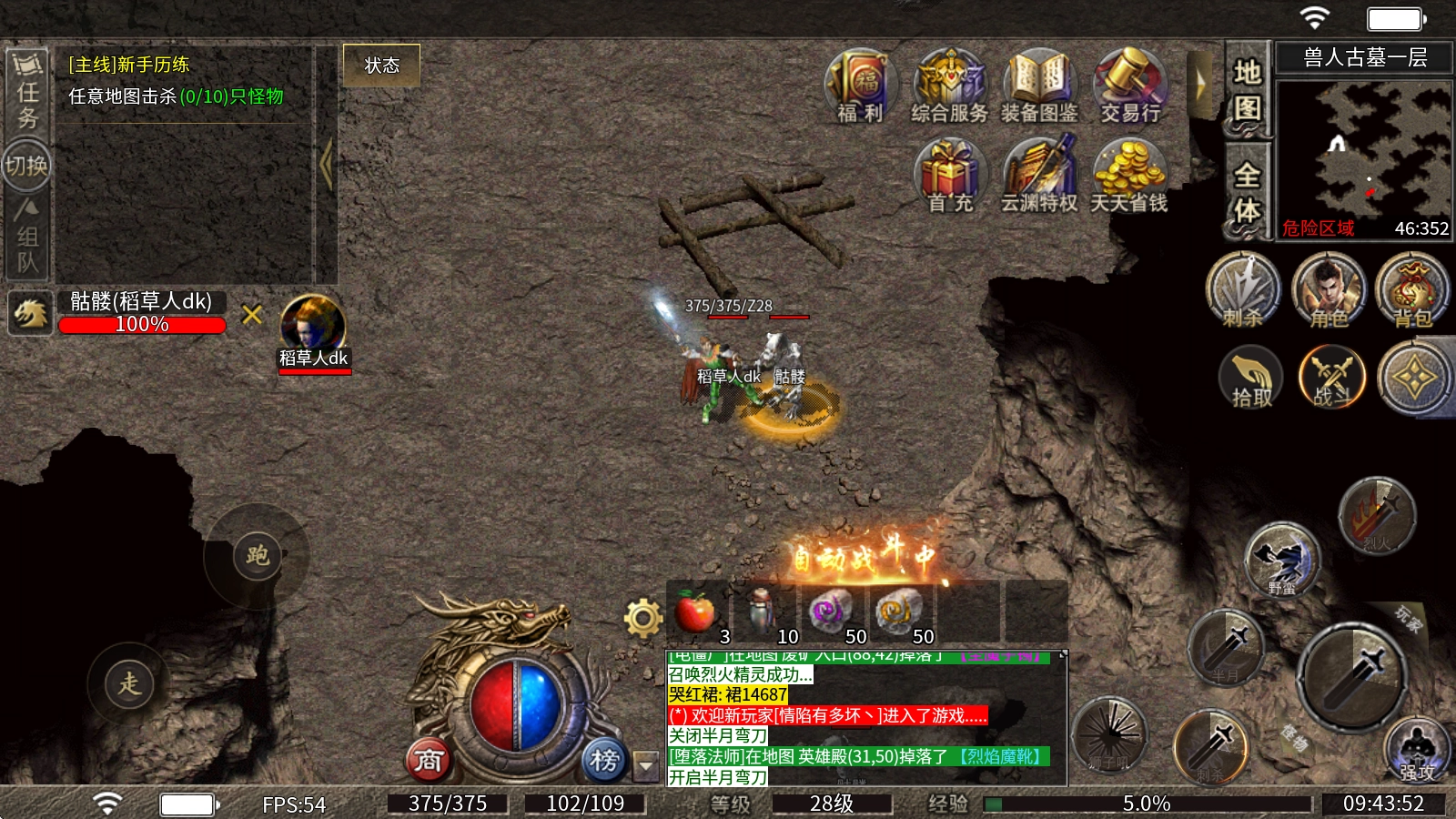Viewport: 1456px width, 819px height.
Task: Open 云澜特权 privileges
Action: pos(1039,175)
